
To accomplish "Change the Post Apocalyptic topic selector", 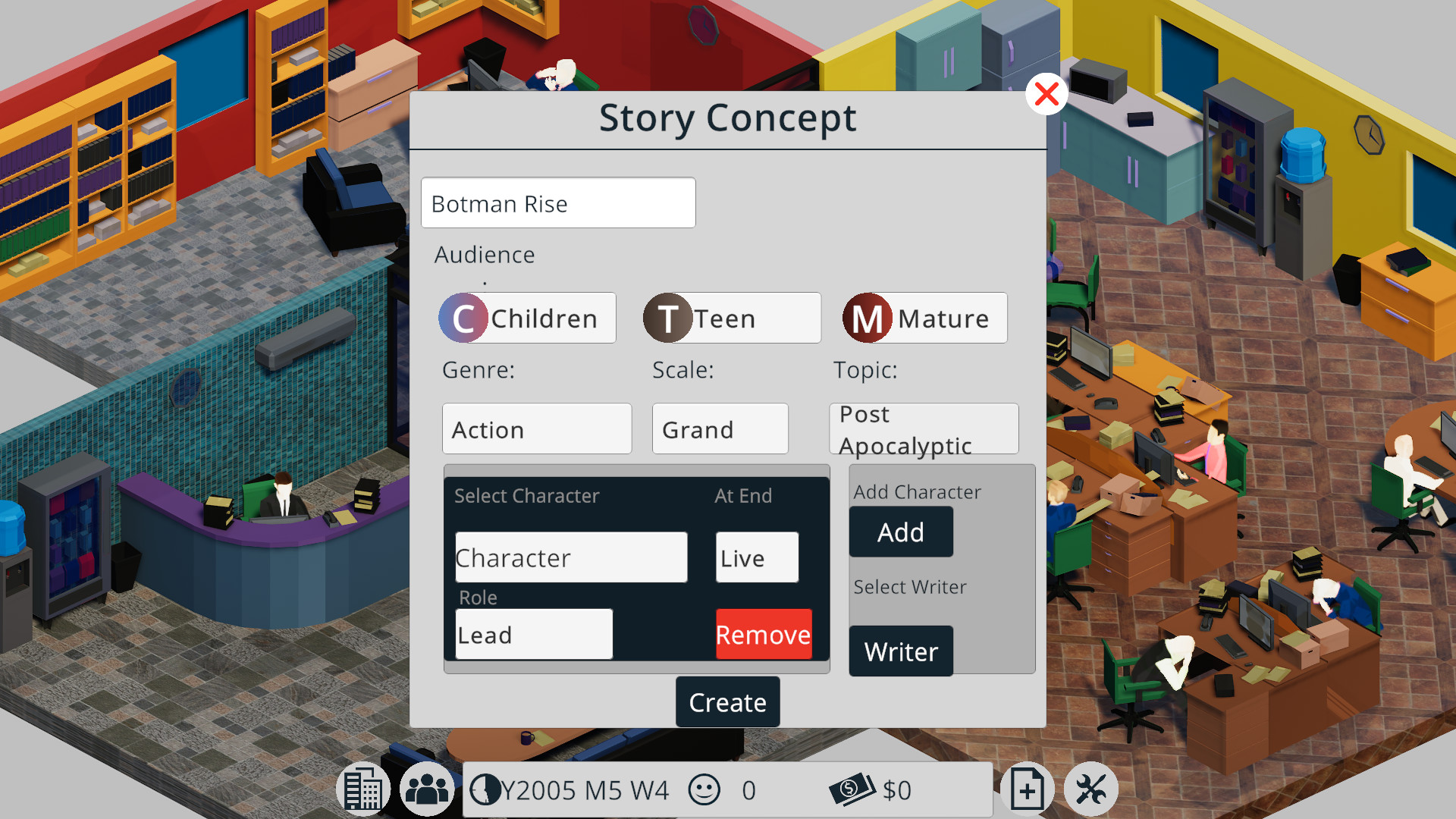I will (924, 428).
